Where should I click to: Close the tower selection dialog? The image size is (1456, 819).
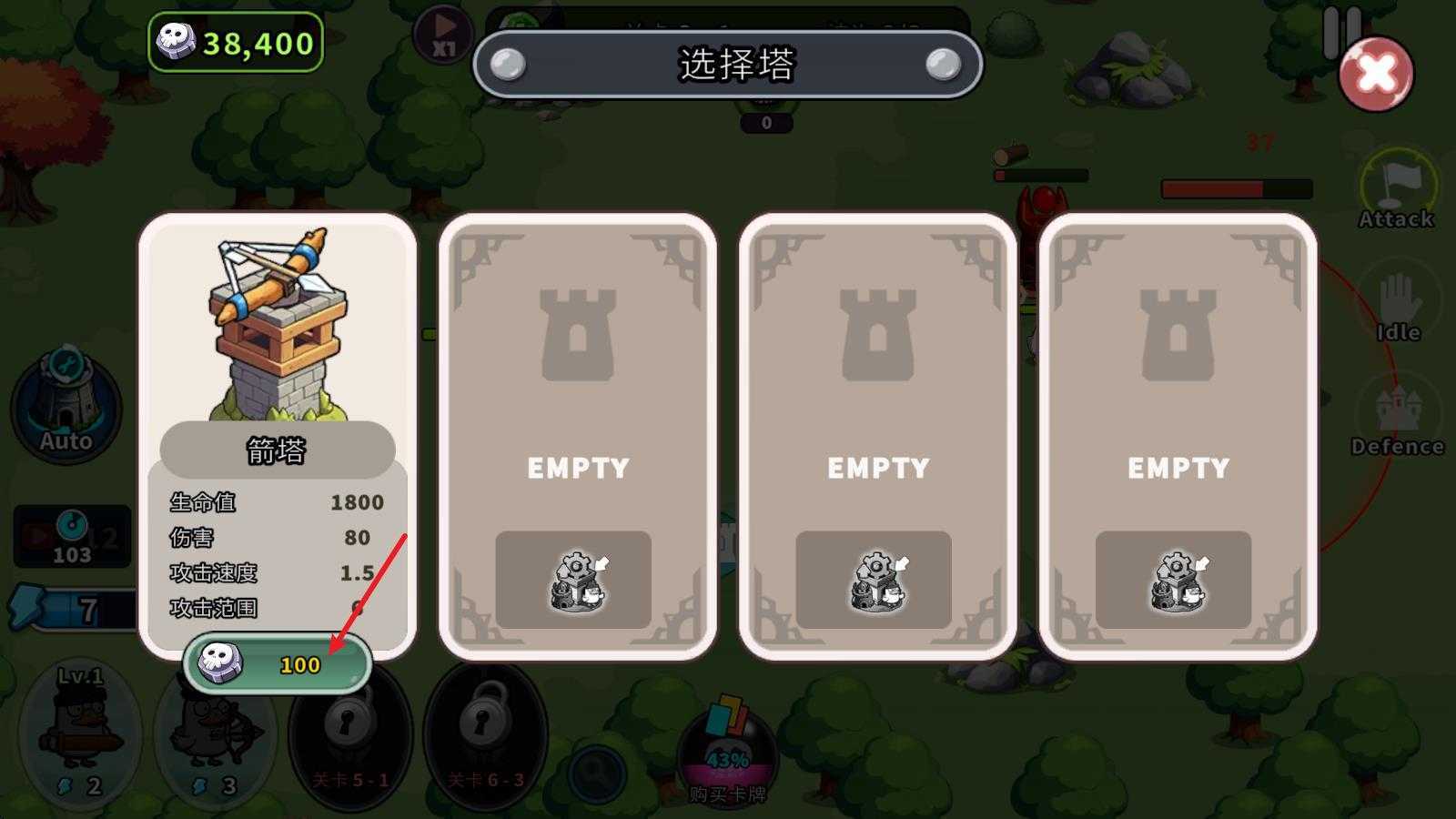click(x=1375, y=74)
